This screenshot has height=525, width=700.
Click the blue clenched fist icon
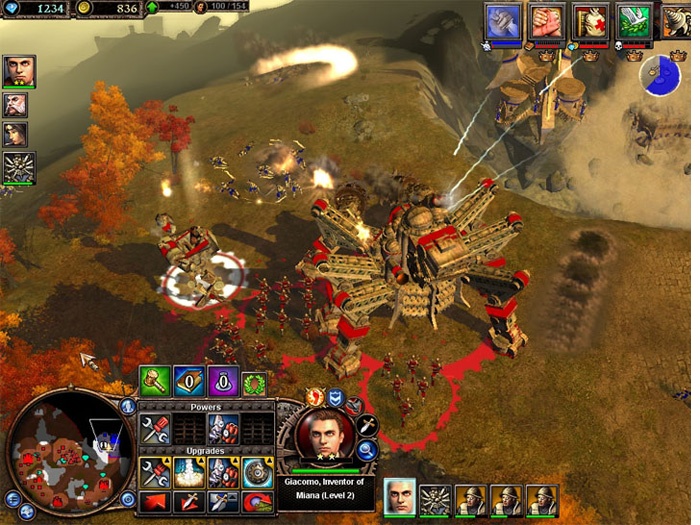(x=503, y=21)
